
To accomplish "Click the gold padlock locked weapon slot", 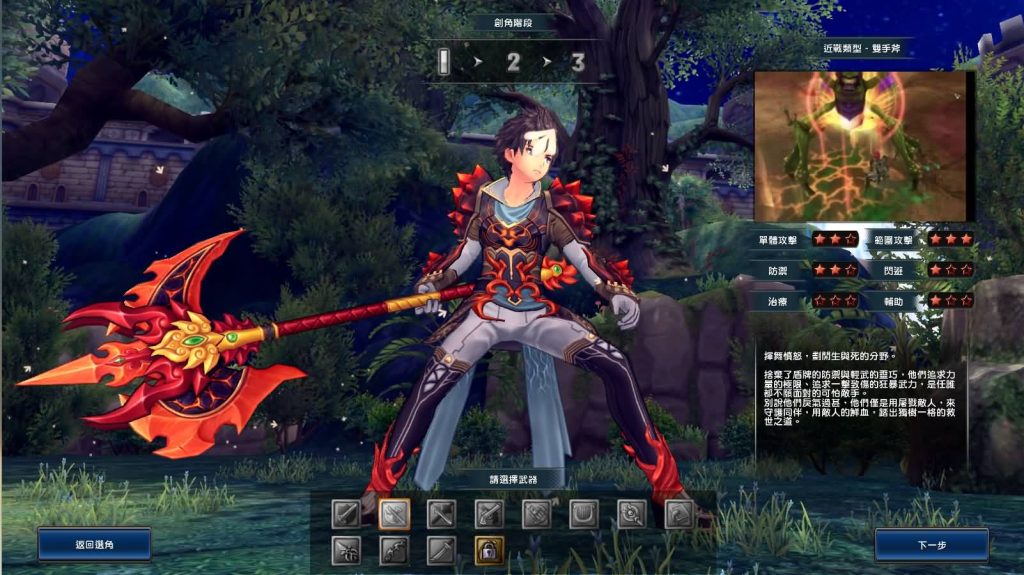I will point(490,550).
